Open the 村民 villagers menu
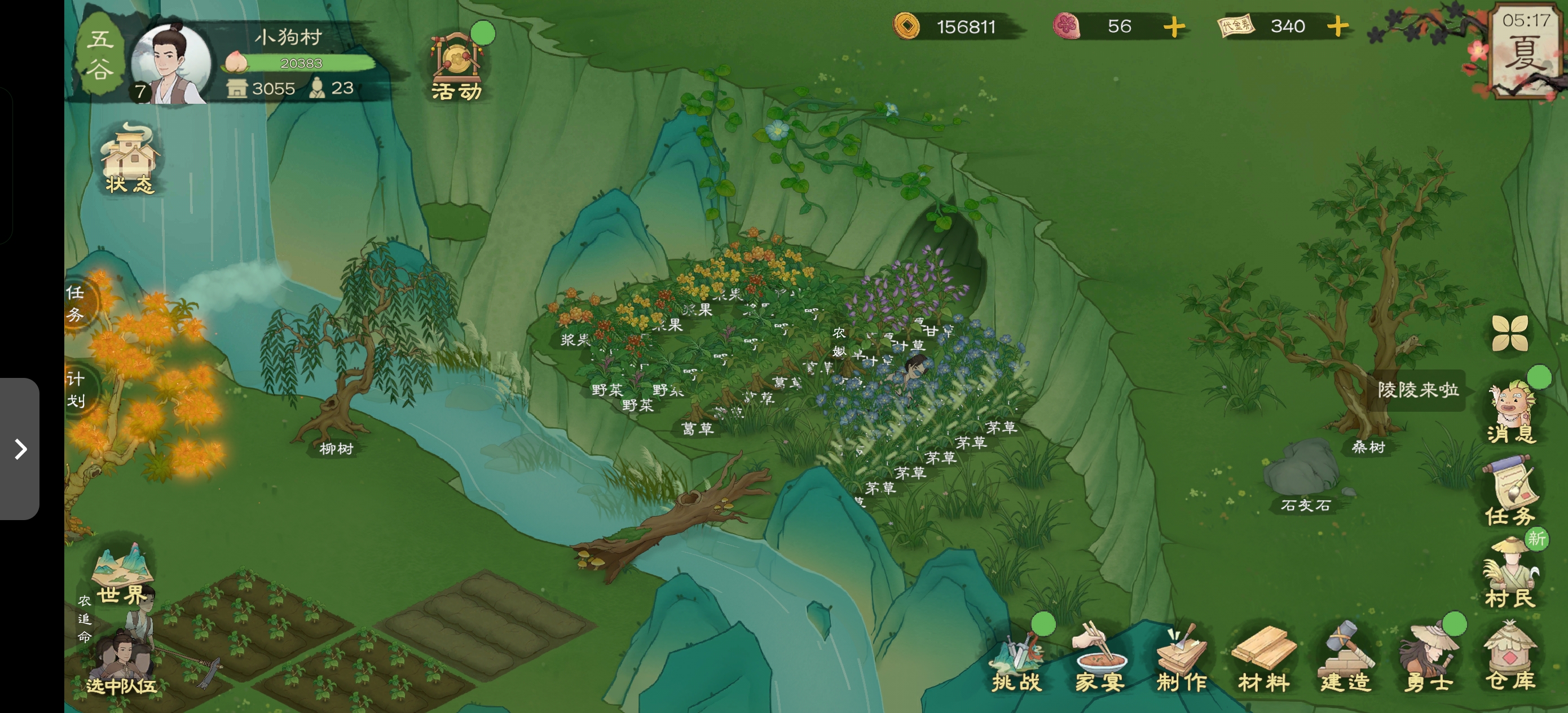 click(1510, 575)
